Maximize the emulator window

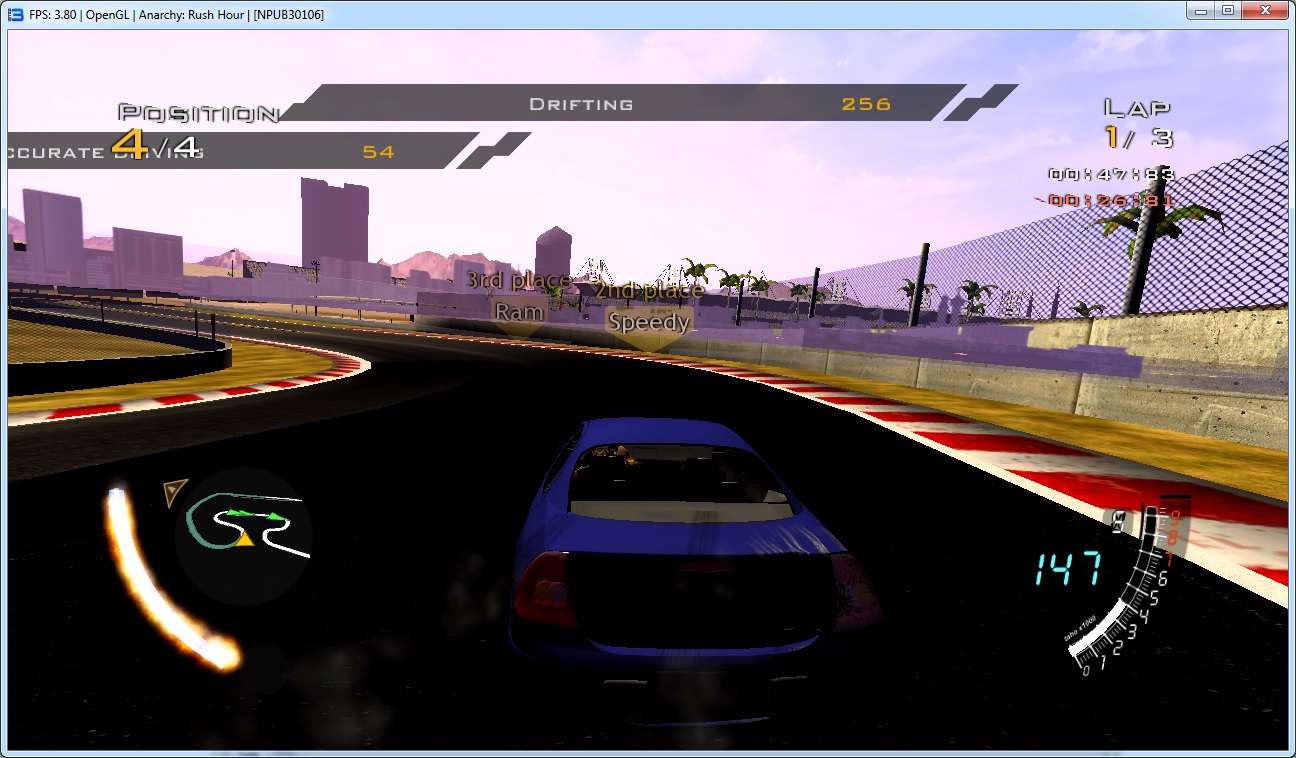[x=1227, y=10]
